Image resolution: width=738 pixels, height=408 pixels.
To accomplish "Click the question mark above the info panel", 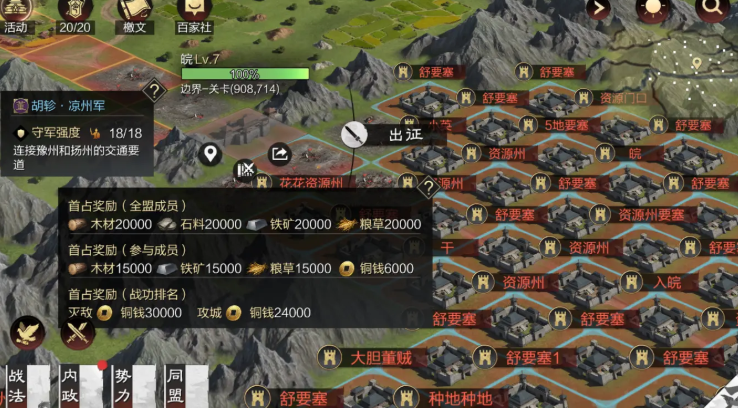I will coord(154,90).
